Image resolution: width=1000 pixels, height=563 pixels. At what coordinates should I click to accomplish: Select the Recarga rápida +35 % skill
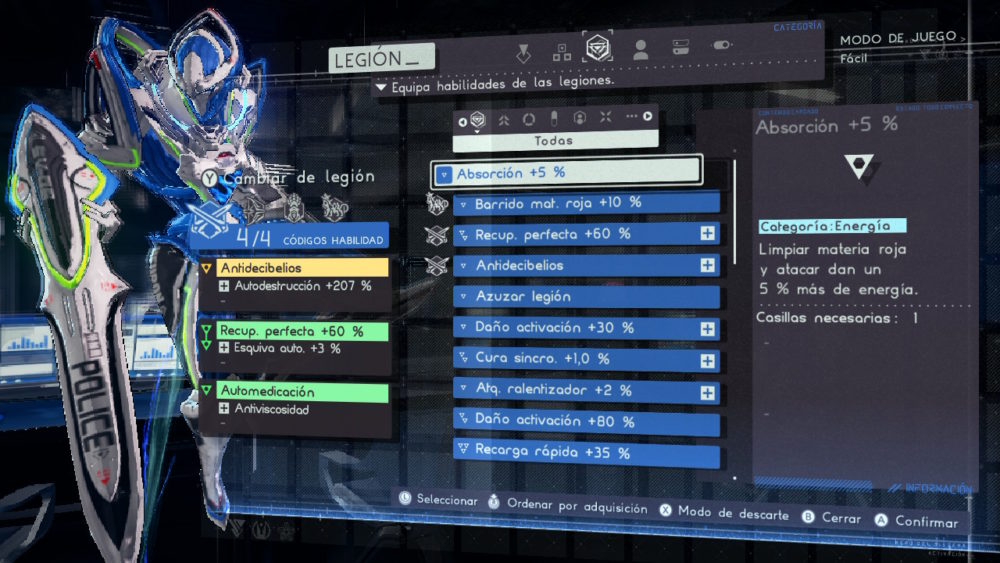coord(586,452)
